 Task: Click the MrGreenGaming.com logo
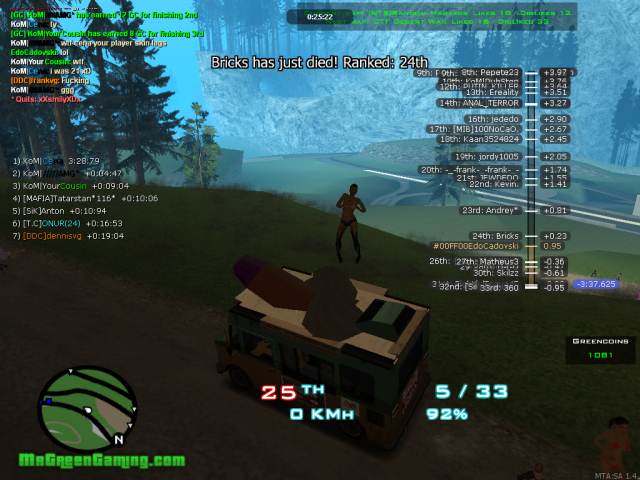pos(102,461)
